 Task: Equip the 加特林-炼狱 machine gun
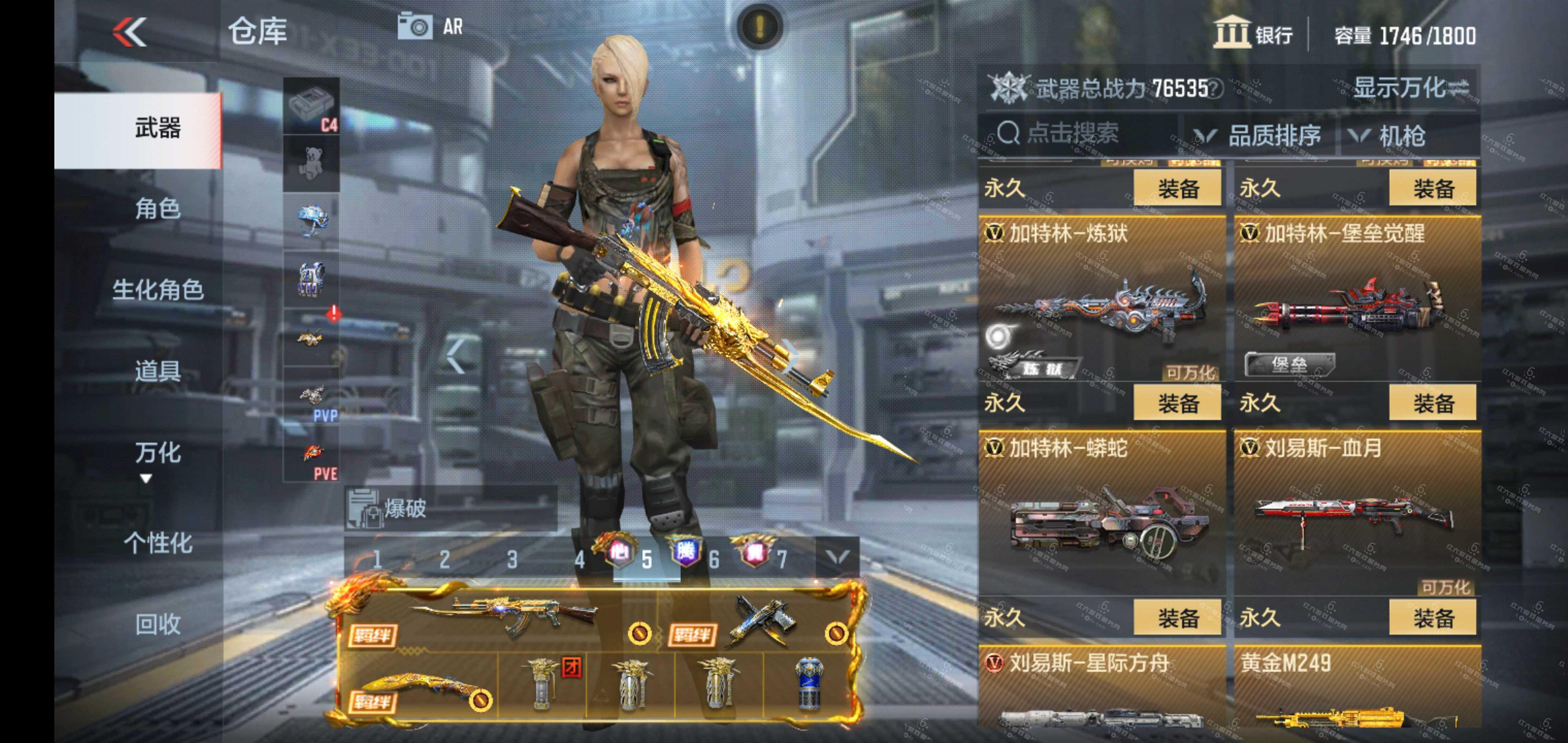click(x=1177, y=402)
